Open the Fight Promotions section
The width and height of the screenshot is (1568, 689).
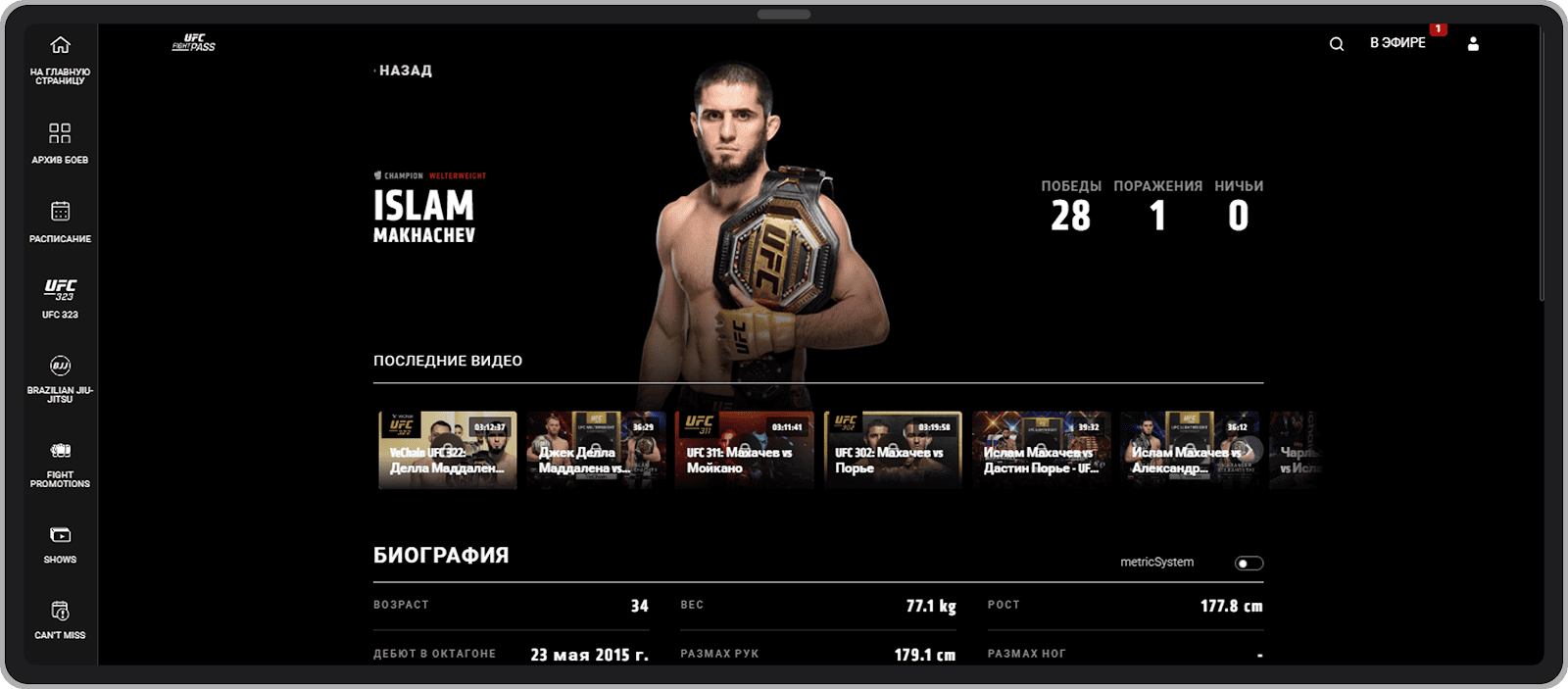(60, 464)
